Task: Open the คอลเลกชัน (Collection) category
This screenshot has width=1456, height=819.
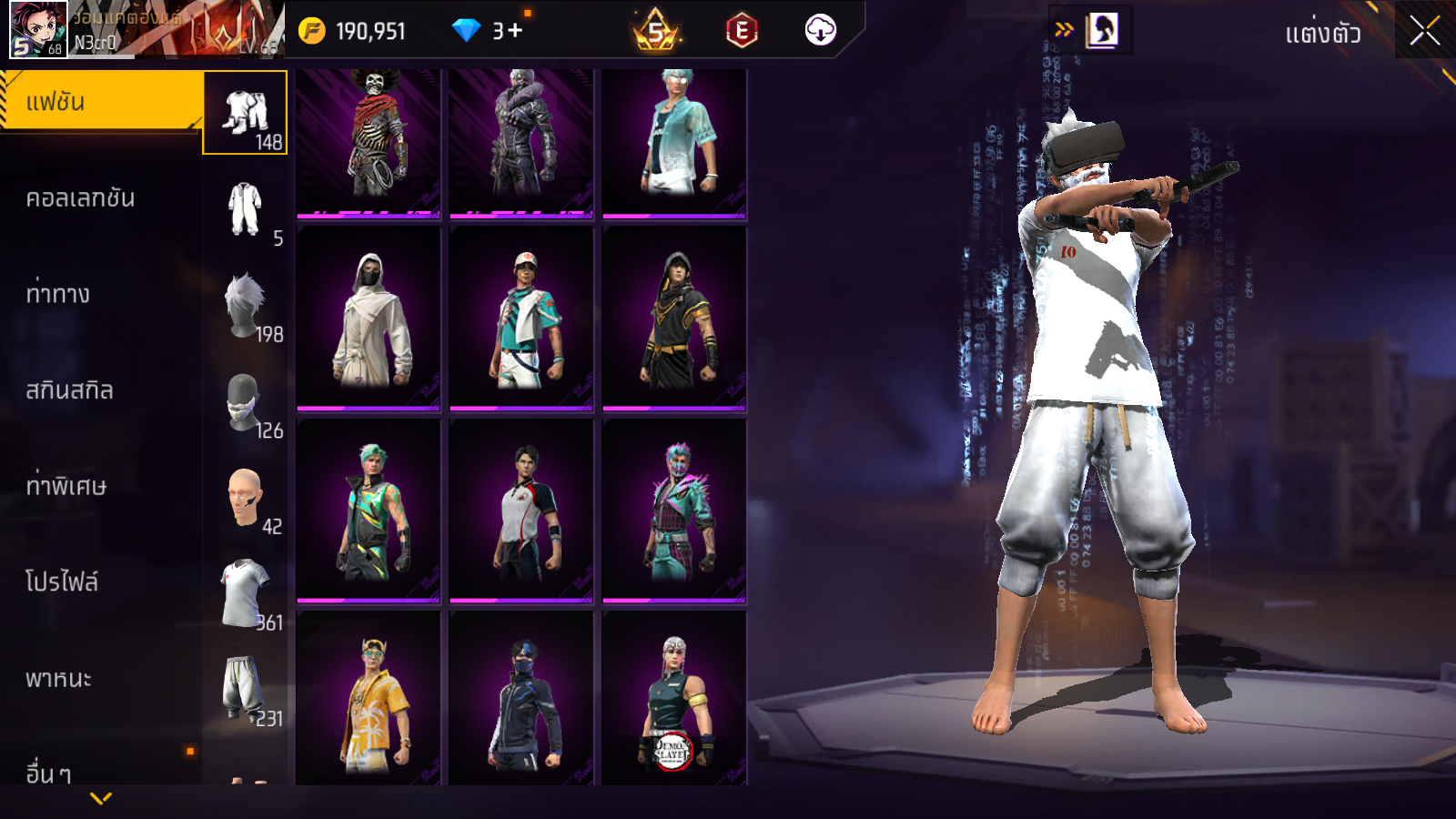Action: click(x=82, y=198)
